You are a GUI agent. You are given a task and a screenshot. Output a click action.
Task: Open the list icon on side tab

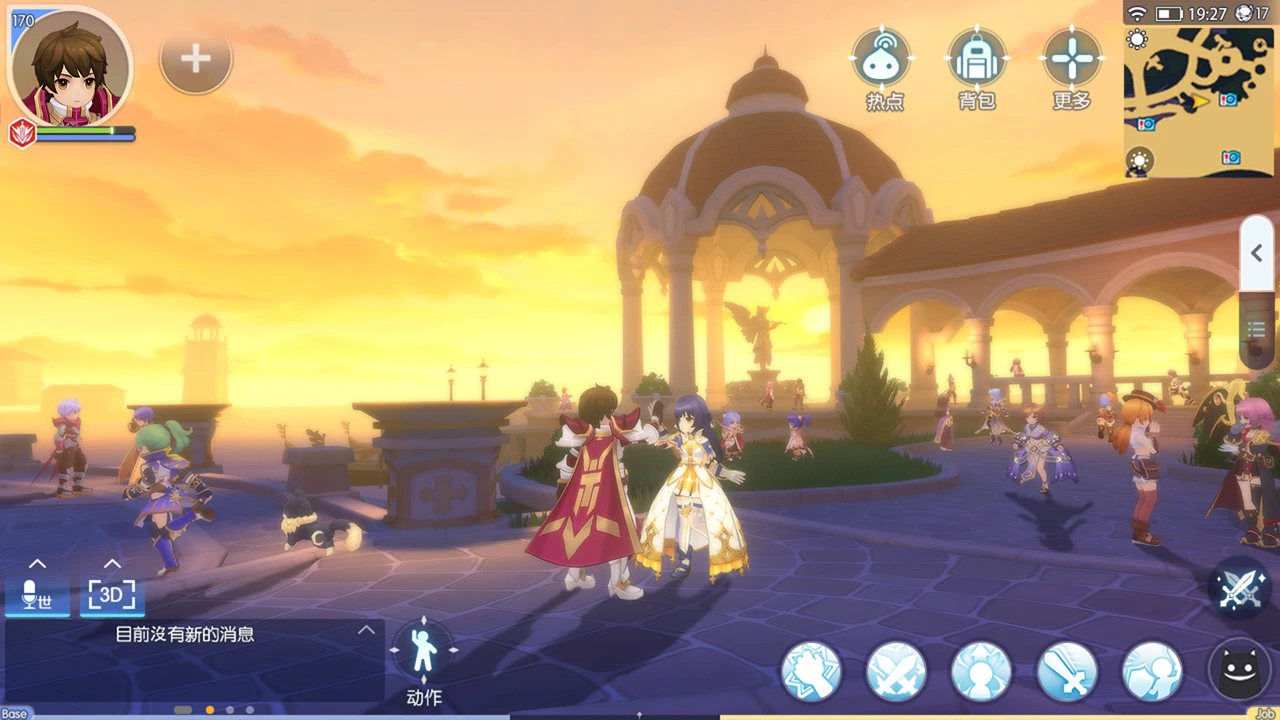point(1257,328)
